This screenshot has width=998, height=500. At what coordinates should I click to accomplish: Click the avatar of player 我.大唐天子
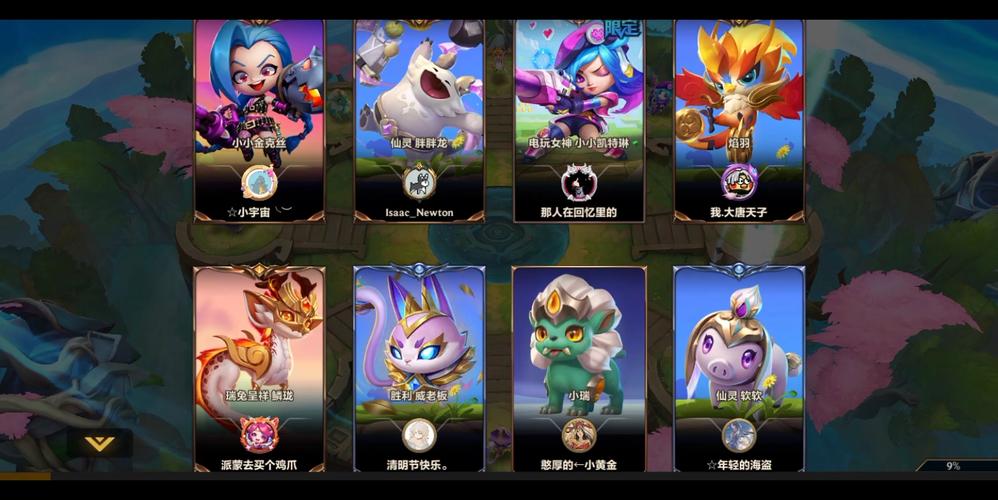click(x=739, y=182)
